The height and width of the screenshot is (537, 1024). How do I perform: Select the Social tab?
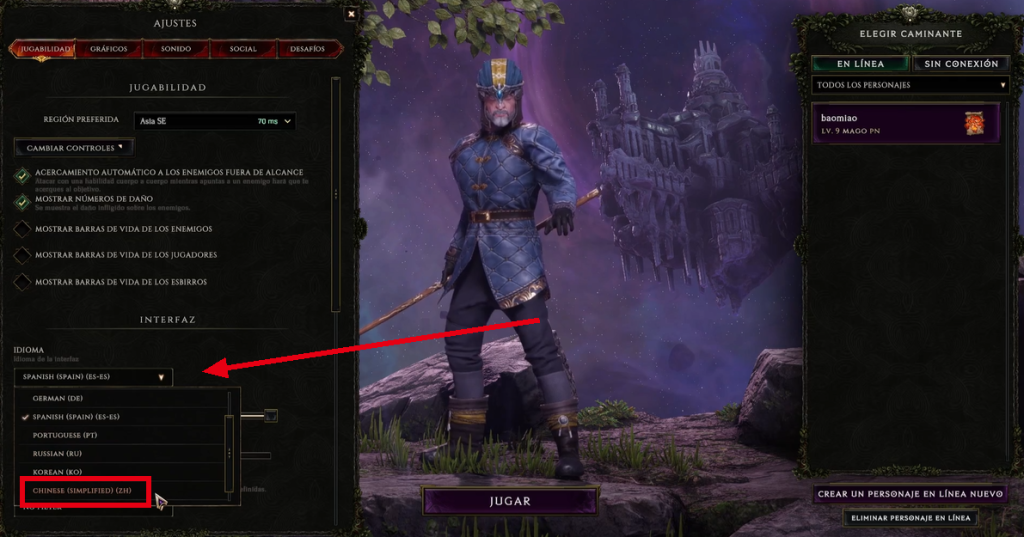pos(243,48)
